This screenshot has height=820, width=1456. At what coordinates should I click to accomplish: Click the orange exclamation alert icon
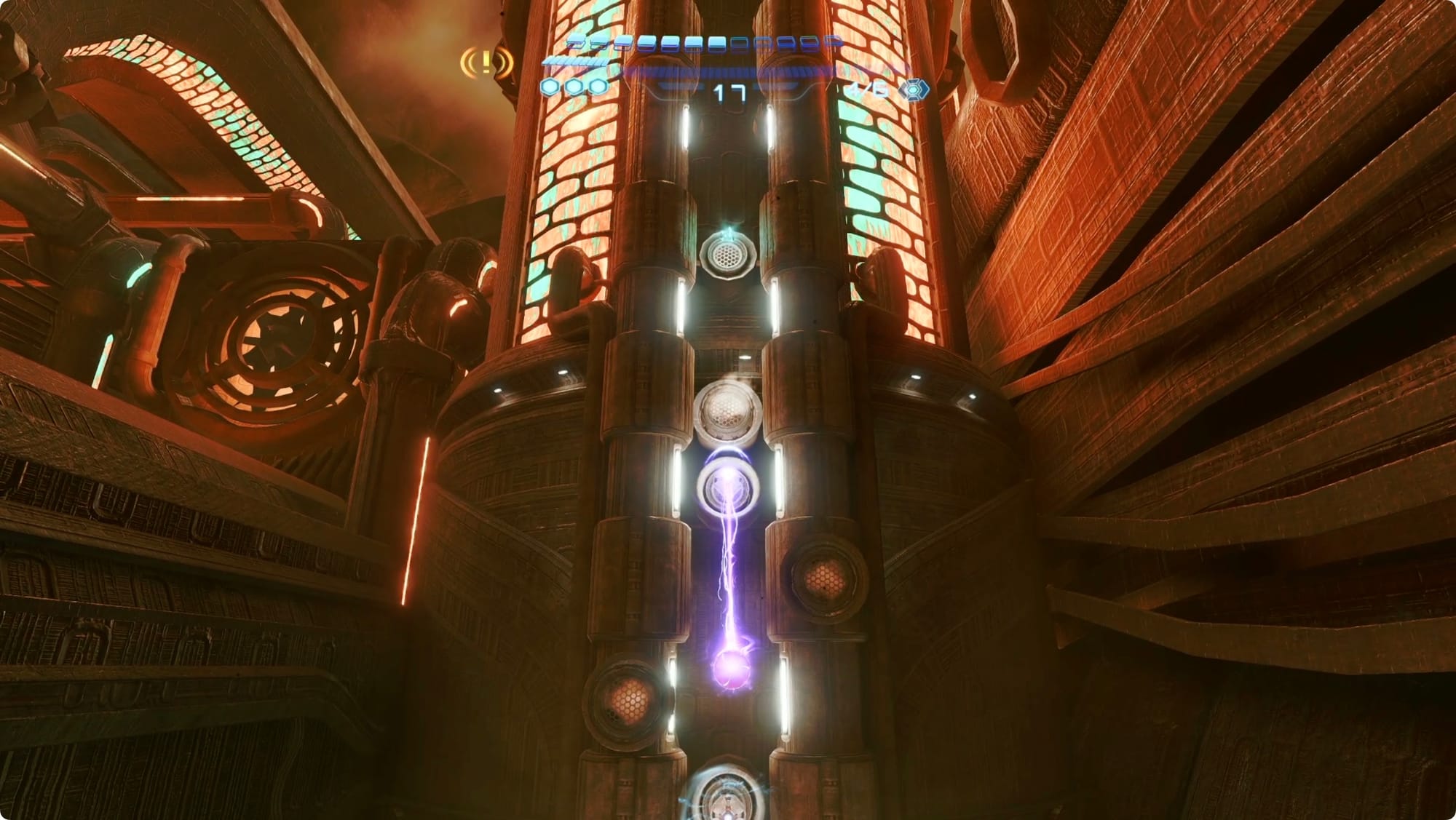pyautogui.click(x=486, y=63)
